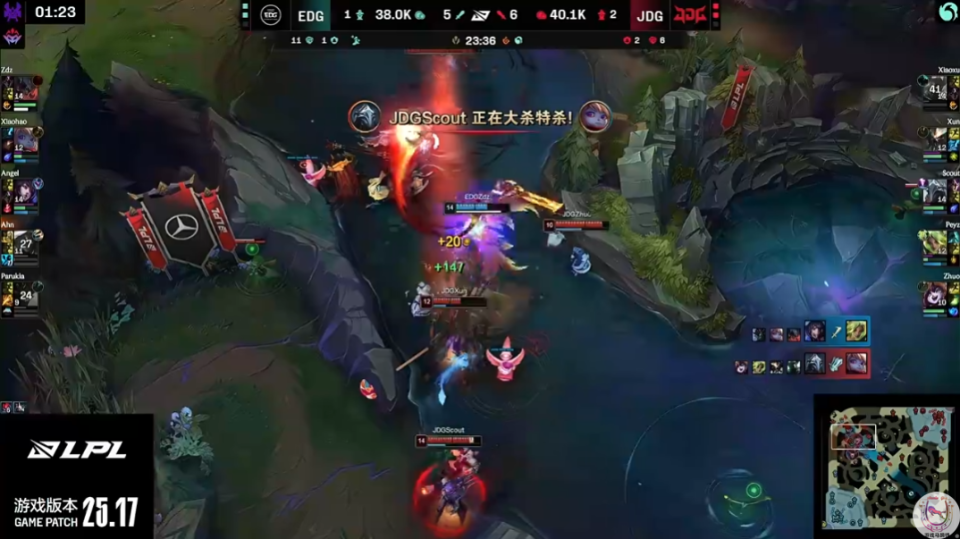The height and width of the screenshot is (539, 960).
Task: Pick Parukia's player portrait
Action: pos(25,295)
